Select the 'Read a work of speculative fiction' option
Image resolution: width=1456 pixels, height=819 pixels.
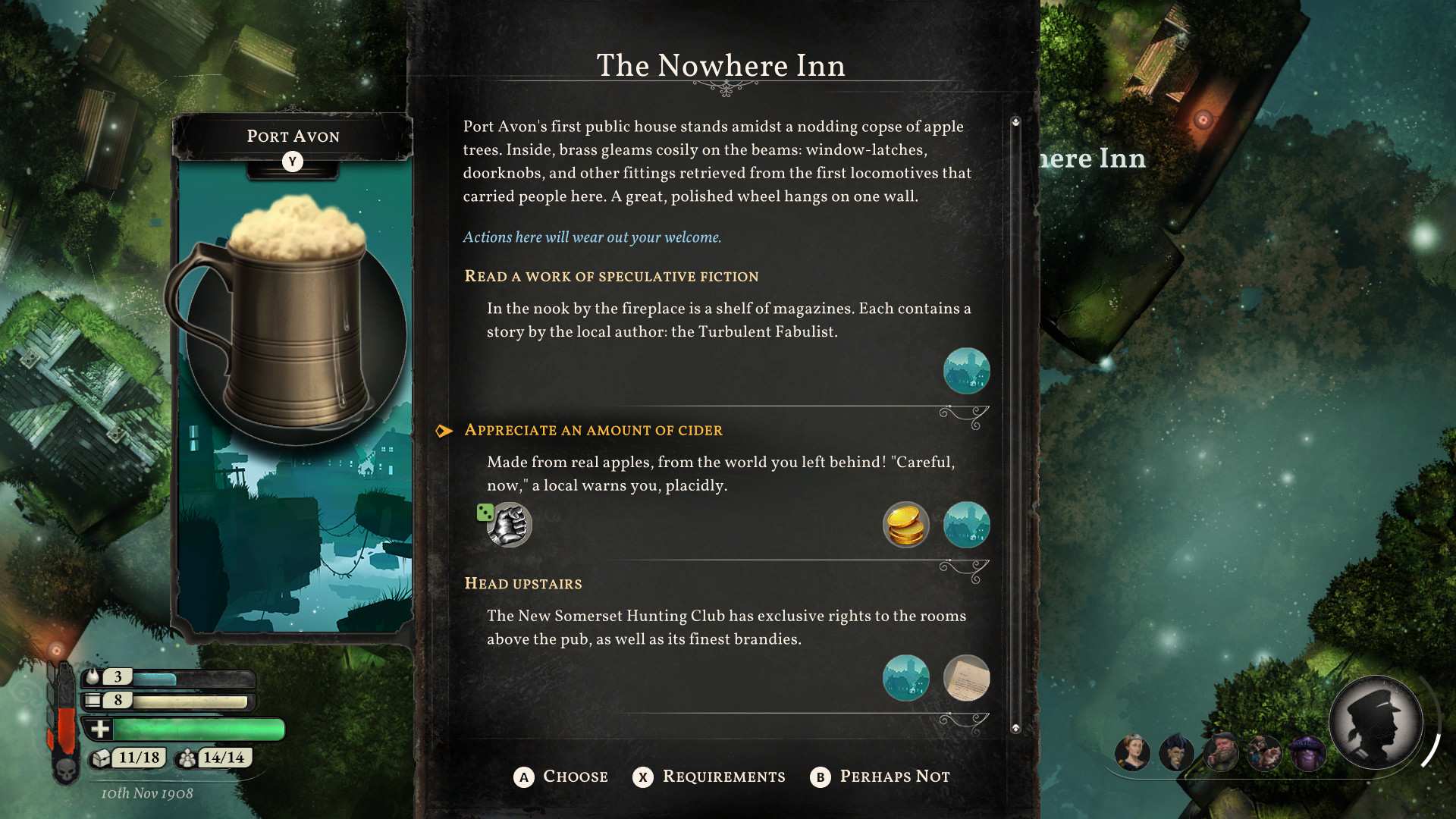coord(611,276)
